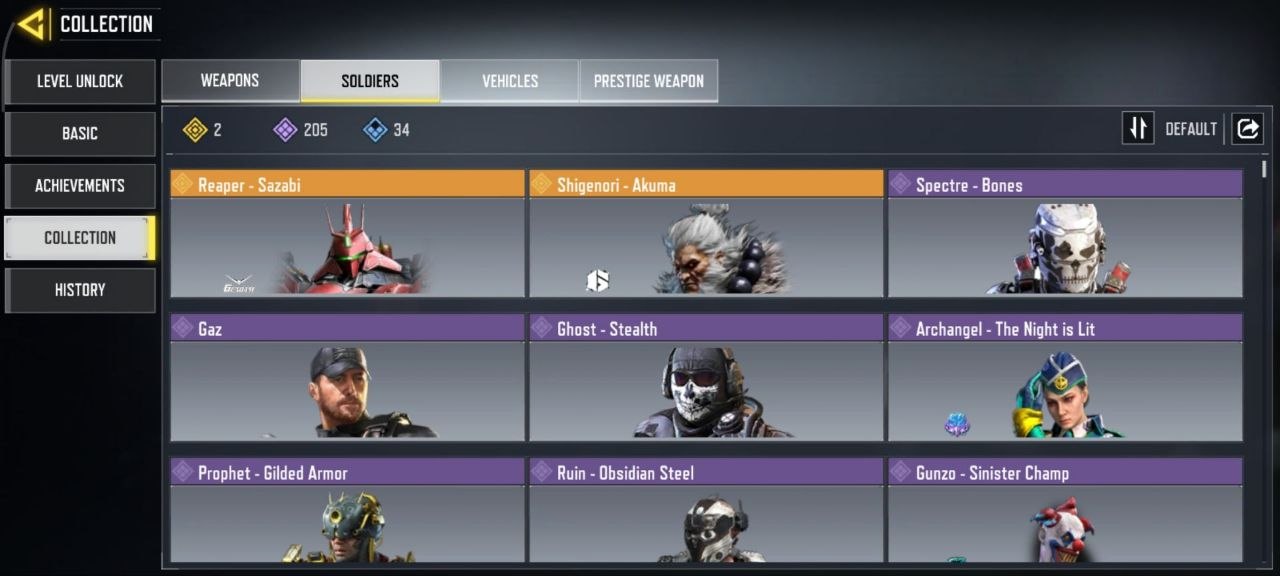This screenshot has height=576, width=1280.
Task: Select Prophet - Gilded Armor card
Action: (347, 510)
